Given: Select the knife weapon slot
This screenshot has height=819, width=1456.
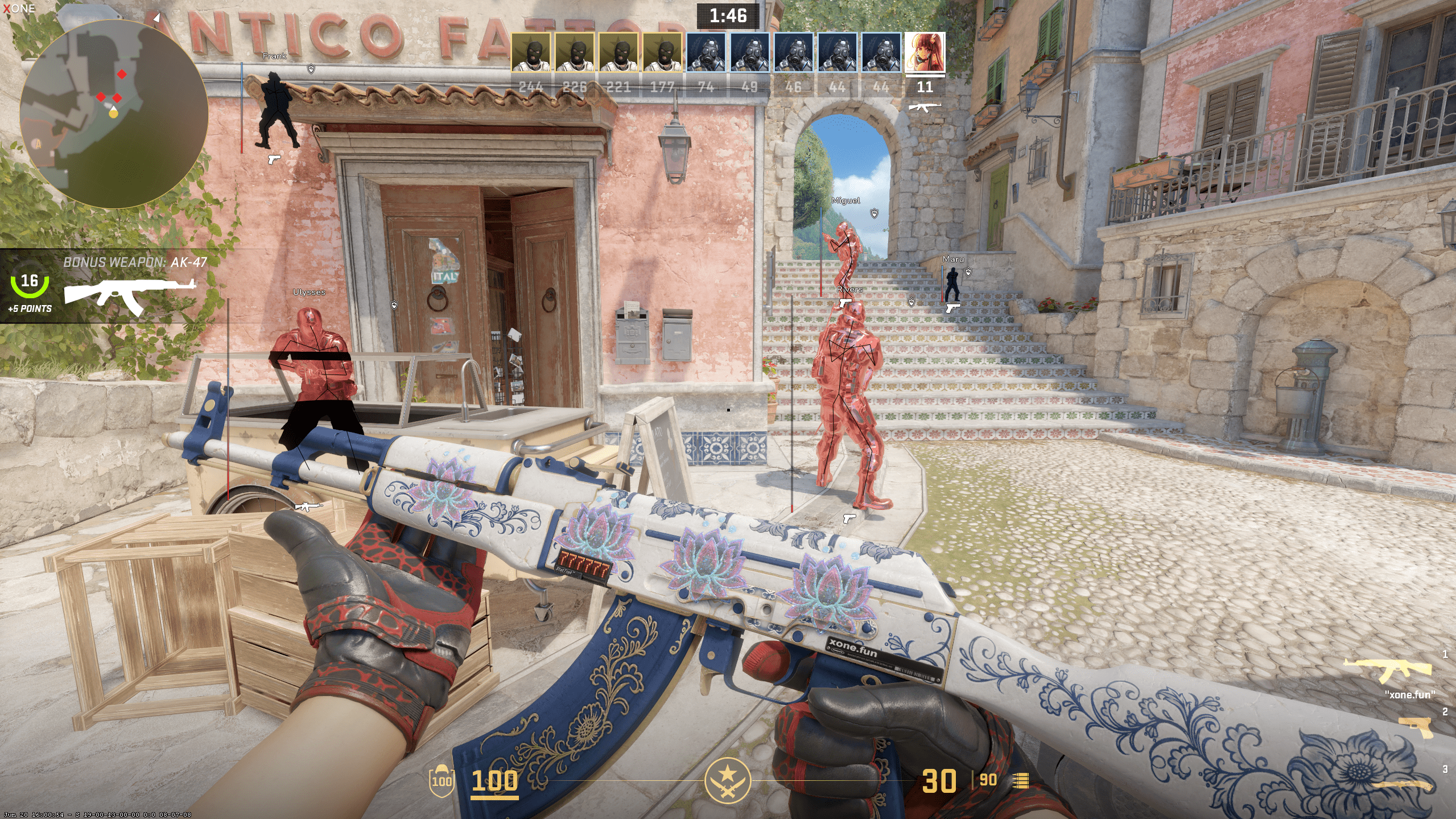Looking at the screenshot, I should pyautogui.click(x=1403, y=785).
